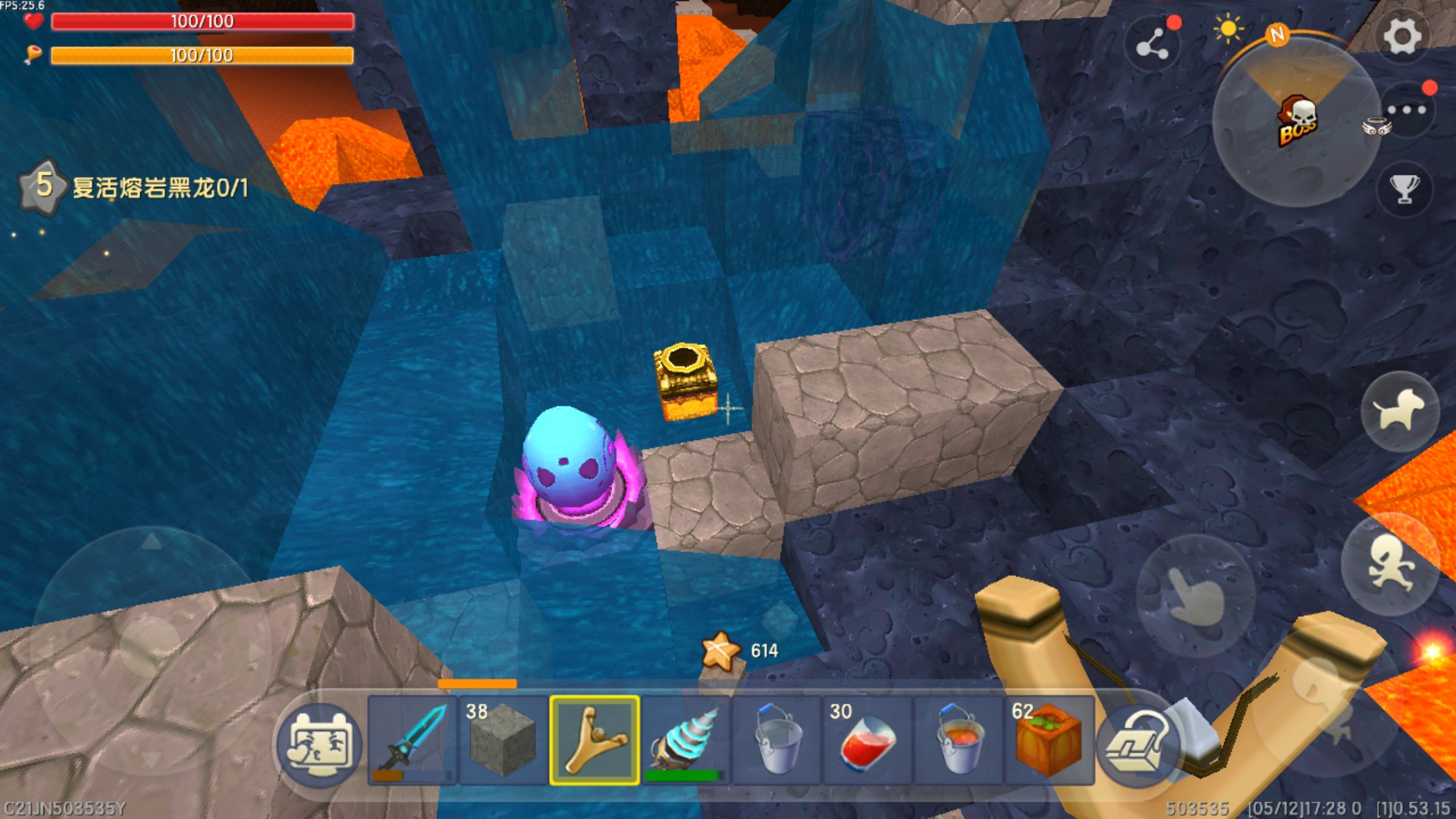Screen dimensions: 1456x819
Task: Open the three-dots more menu
Action: [1407, 111]
